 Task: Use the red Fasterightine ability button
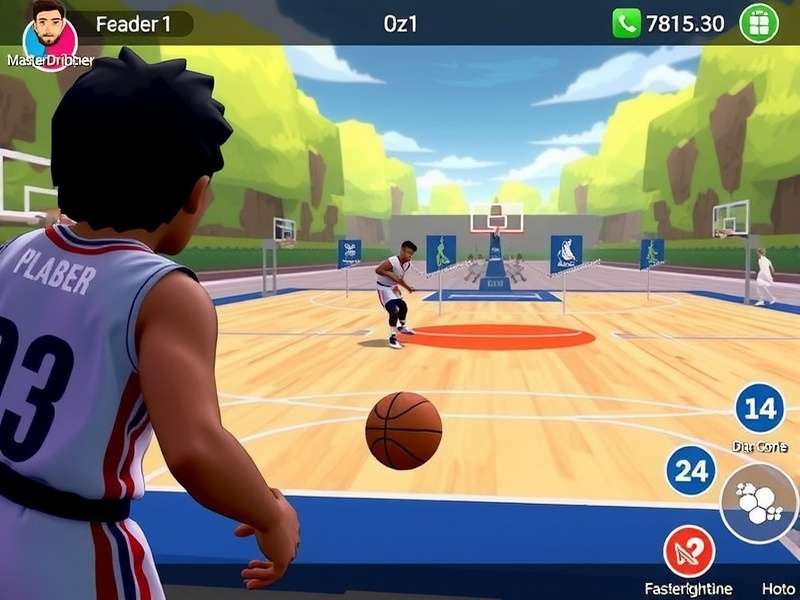(x=689, y=552)
